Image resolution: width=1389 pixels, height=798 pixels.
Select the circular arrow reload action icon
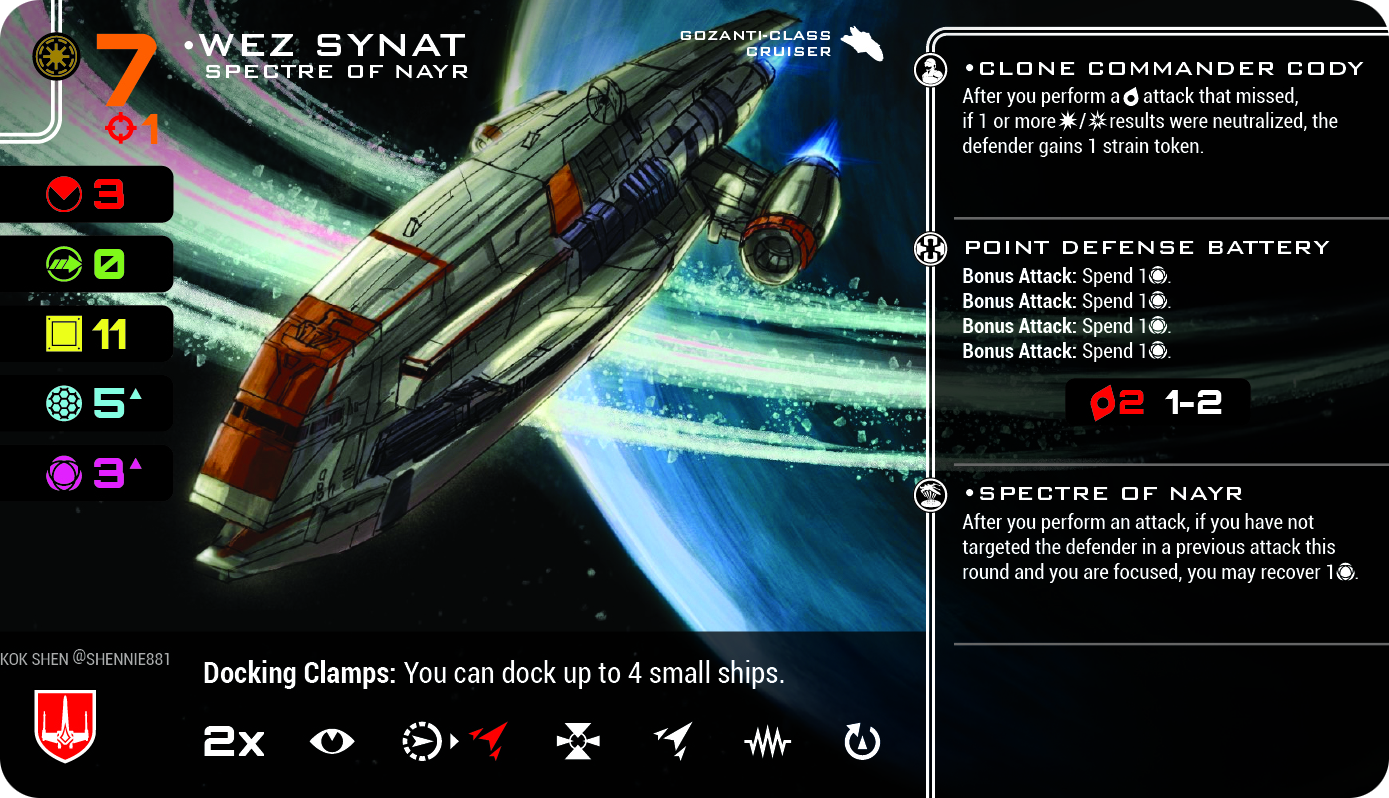pos(862,742)
